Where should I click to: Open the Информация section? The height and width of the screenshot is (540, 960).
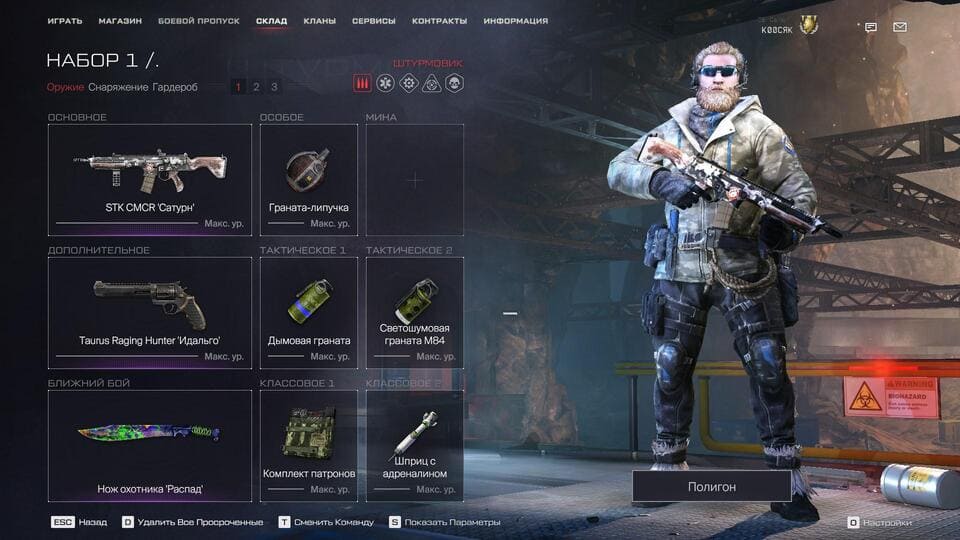click(515, 21)
